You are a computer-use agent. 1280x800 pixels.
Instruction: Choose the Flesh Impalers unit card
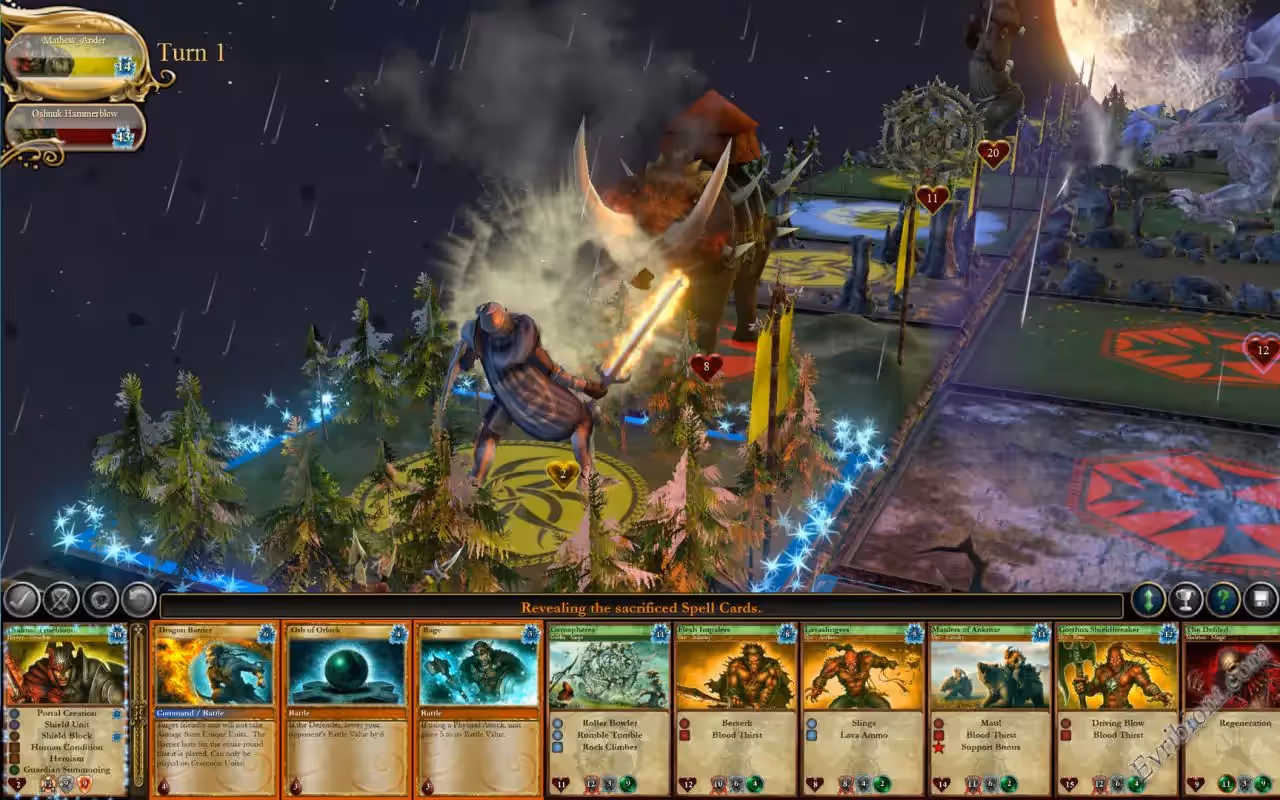[x=736, y=710]
